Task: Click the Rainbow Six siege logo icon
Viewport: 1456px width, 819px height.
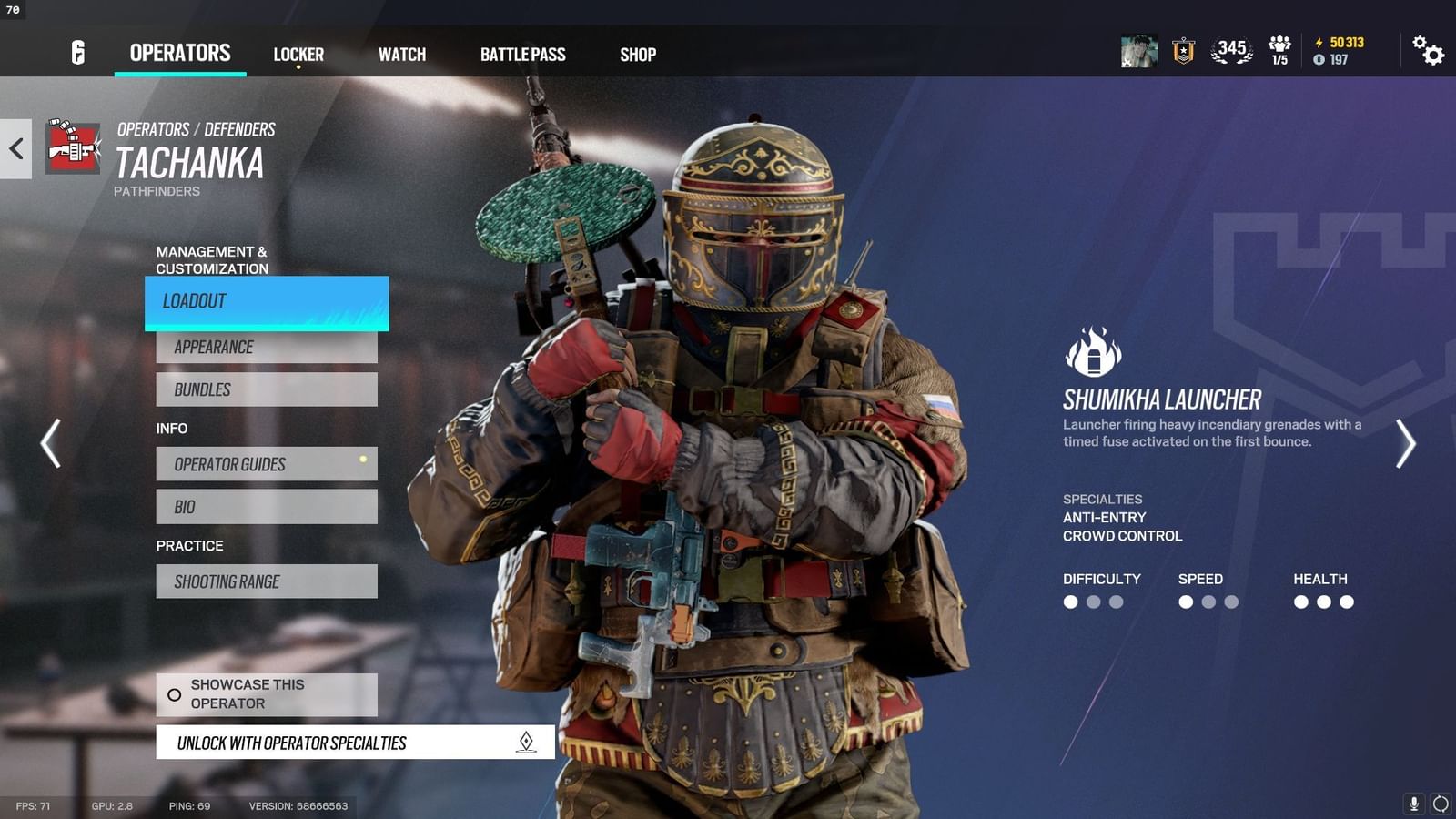Action: [x=76, y=53]
